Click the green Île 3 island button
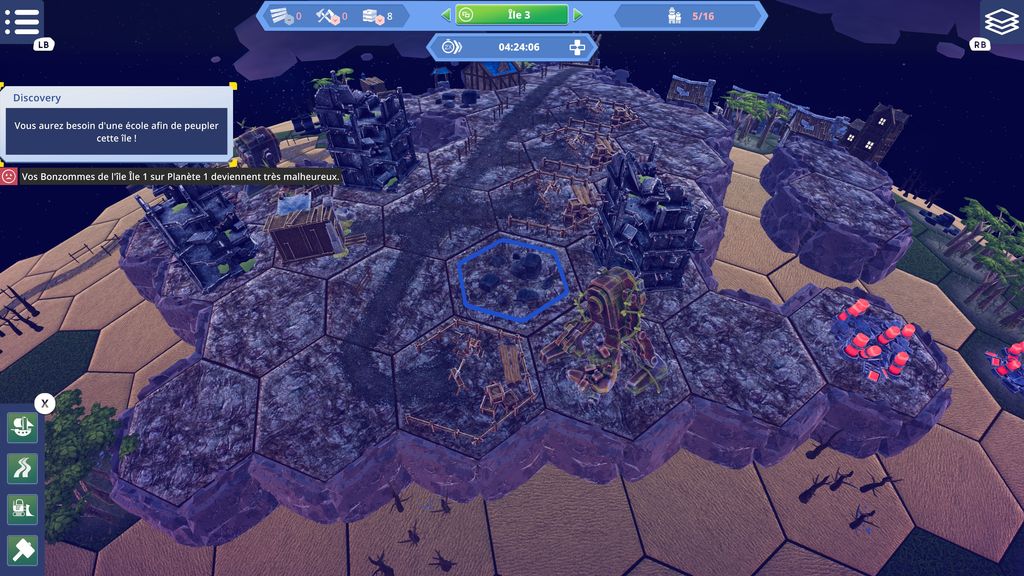The width and height of the screenshot is (1024, 576). 512,15
